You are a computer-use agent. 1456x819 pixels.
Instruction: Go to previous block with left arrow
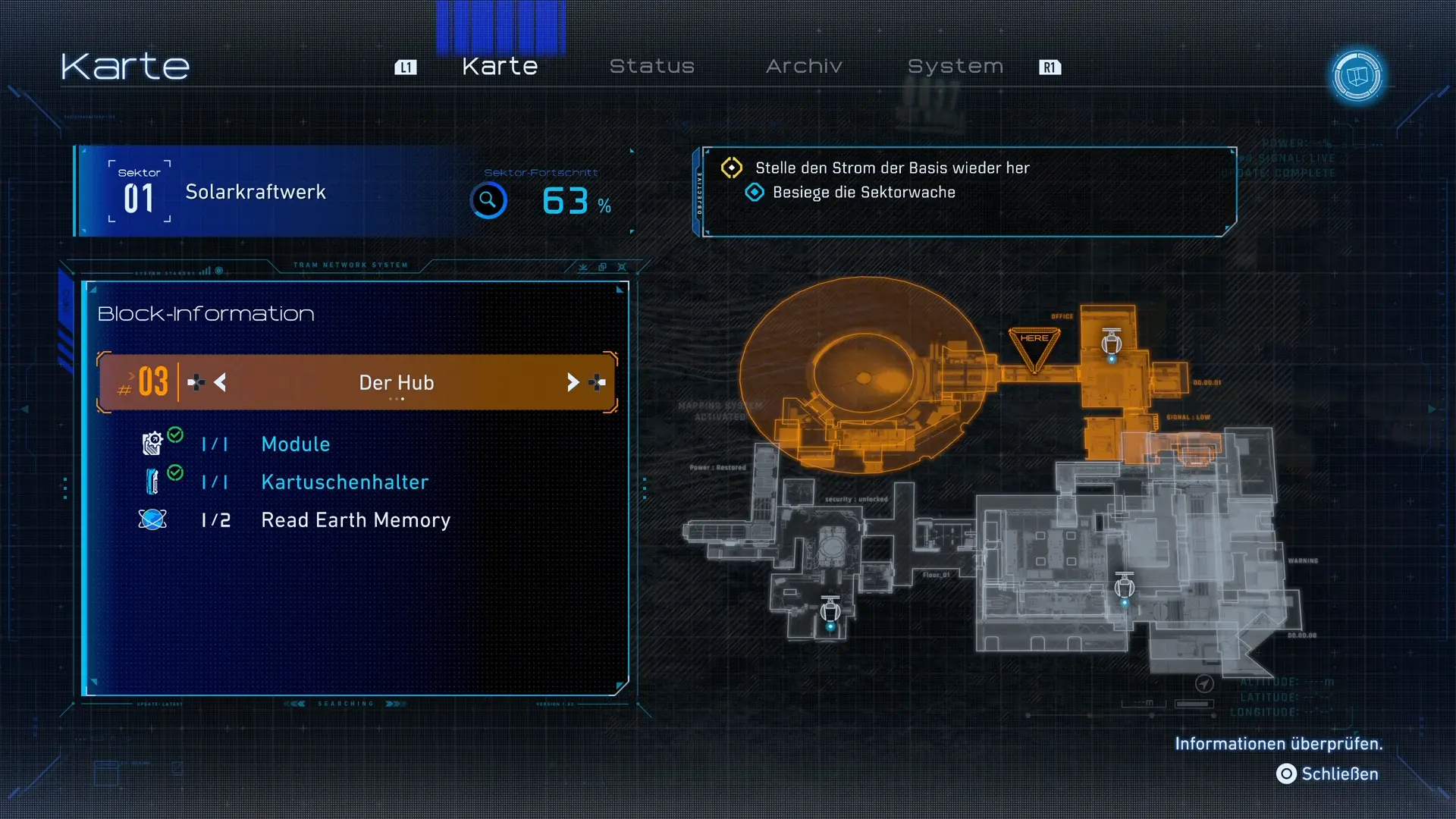click(220, 383)
